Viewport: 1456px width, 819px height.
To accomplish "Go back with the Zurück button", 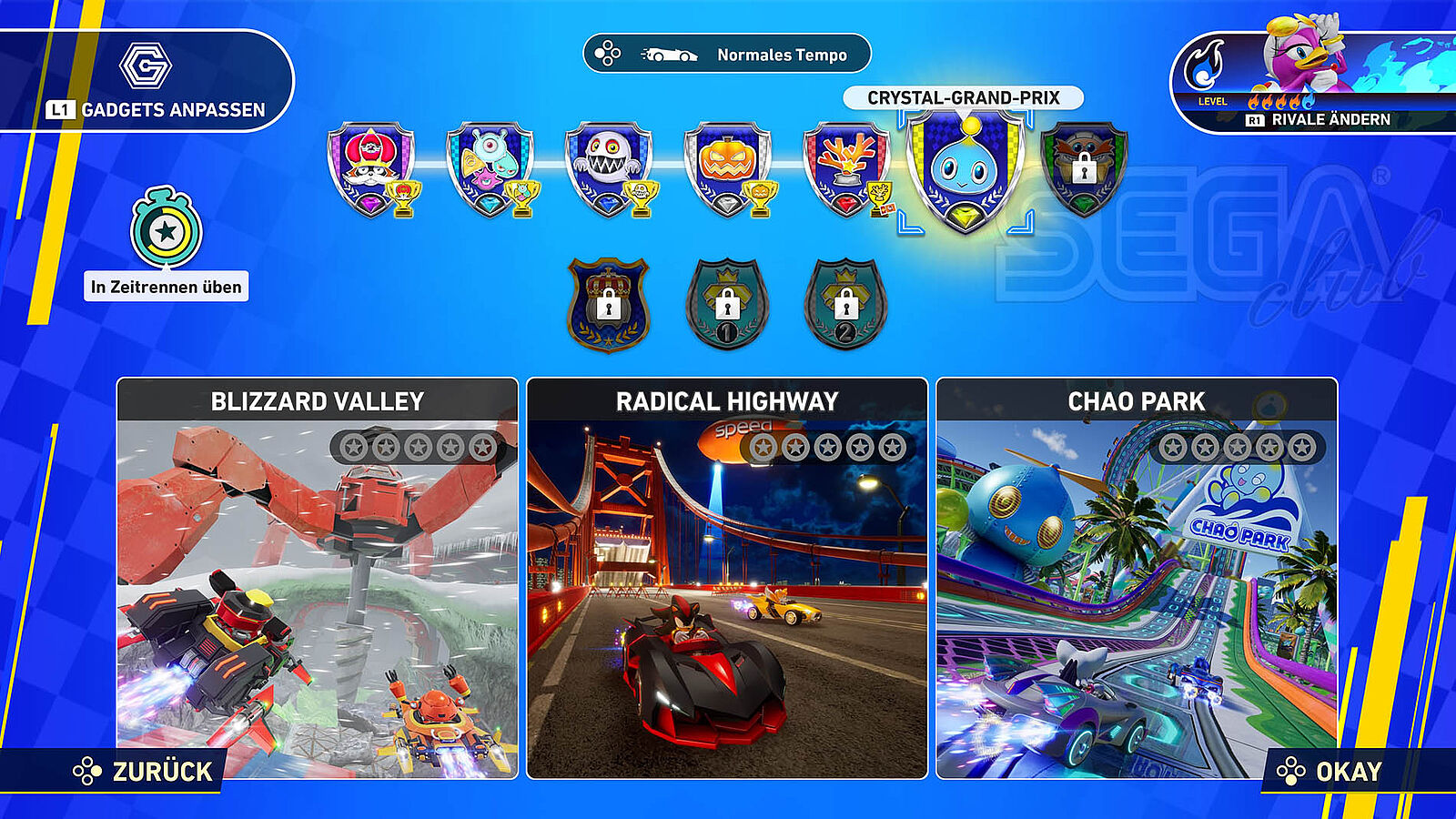I will pyautogui.click(x=144, y=772).
